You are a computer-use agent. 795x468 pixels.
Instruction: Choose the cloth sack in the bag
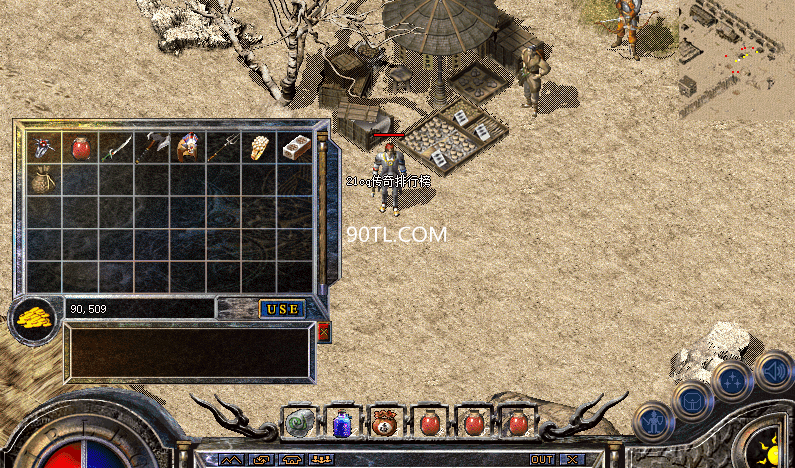point(44,181)
